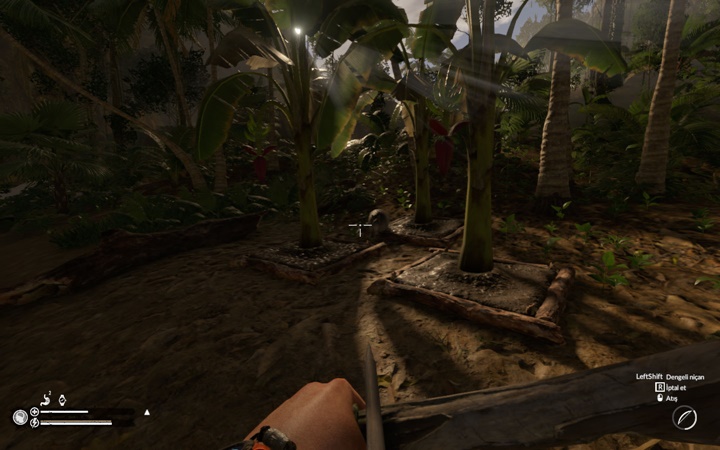
Task: Click the head sanity icon
Action: point(20,418)
